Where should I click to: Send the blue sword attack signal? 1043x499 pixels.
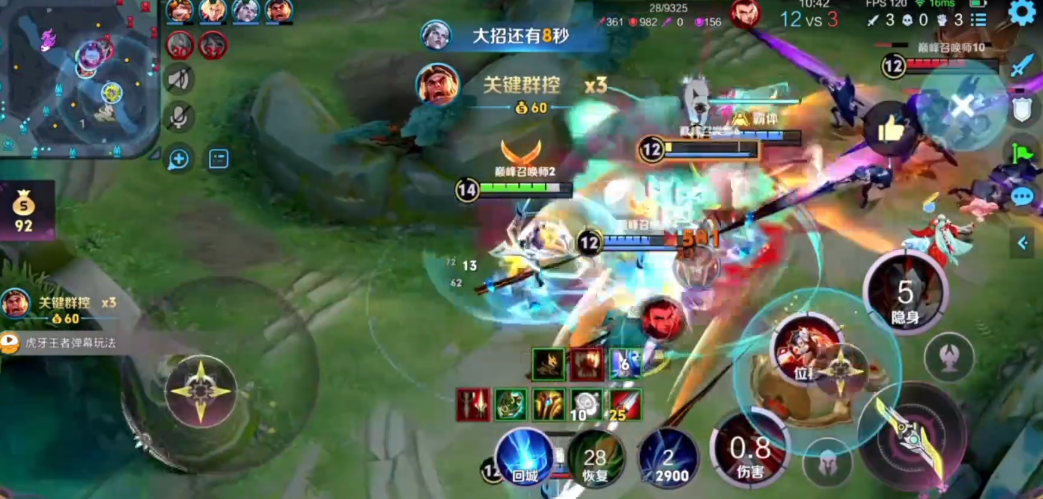[x=1022, y=66]
